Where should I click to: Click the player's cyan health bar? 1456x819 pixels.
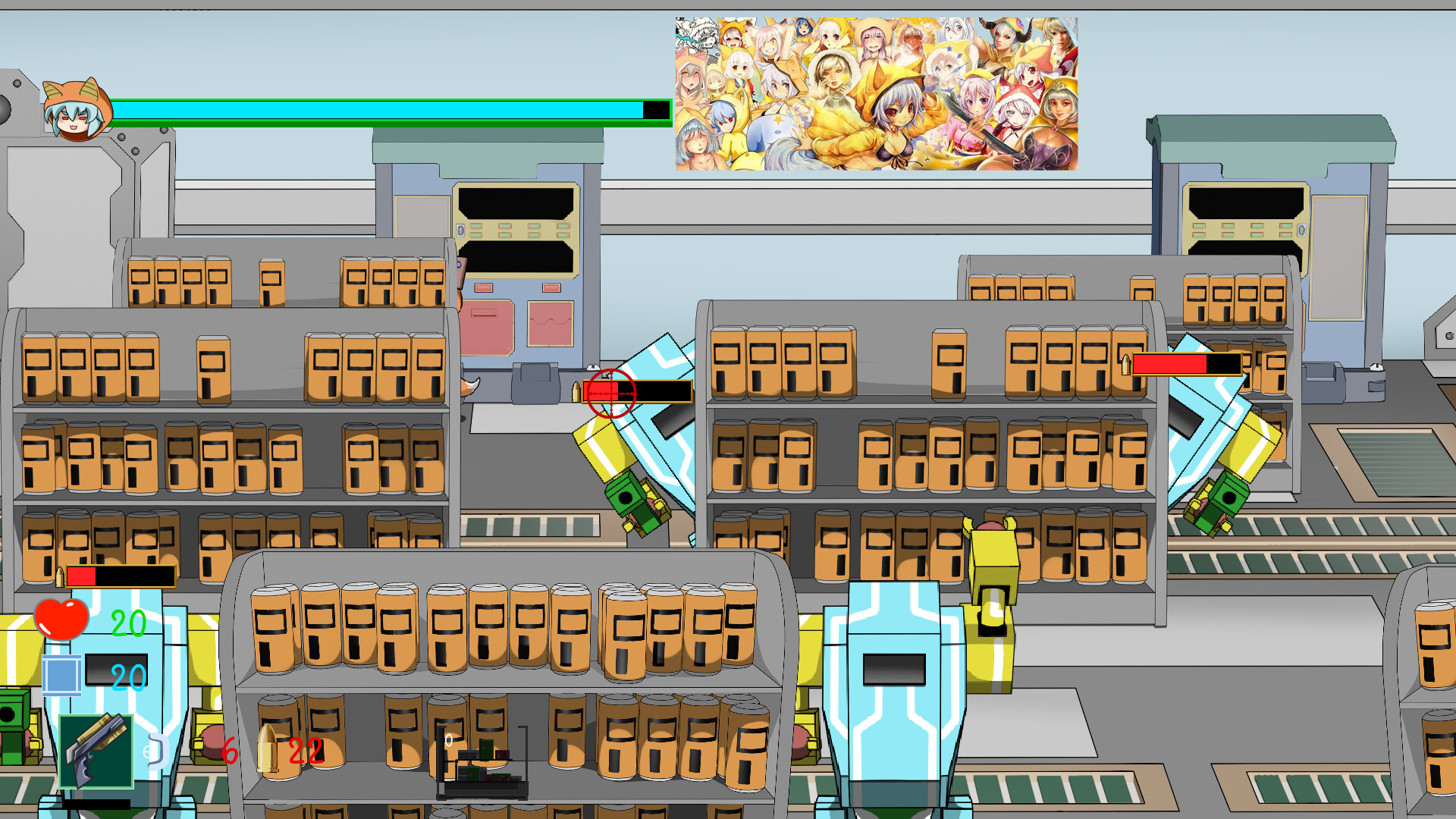pyautogui.click(x=379, y=112)
